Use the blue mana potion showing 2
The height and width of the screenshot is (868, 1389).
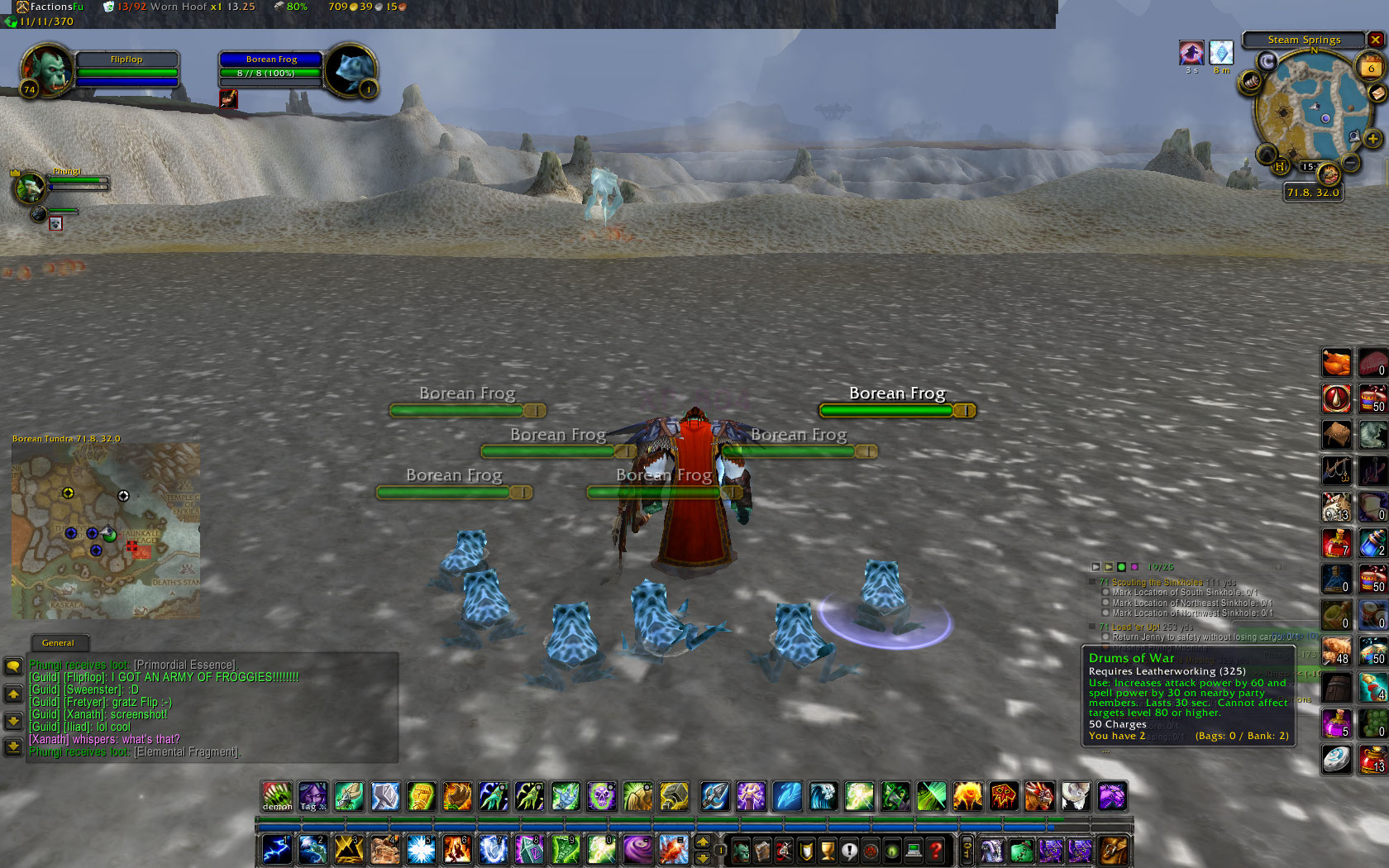click(x=1372, y=542)
